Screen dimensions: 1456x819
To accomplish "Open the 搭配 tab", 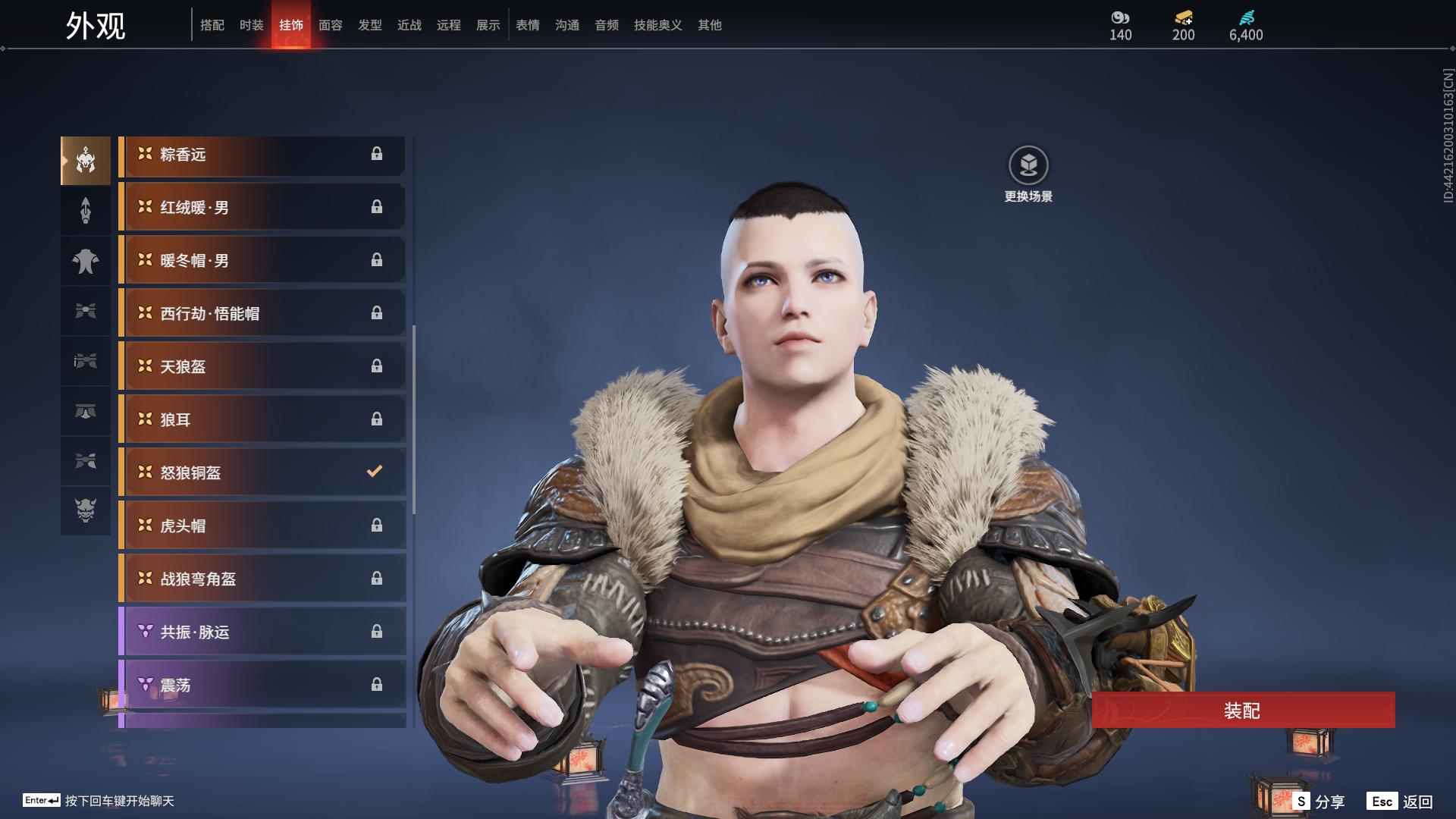I will [x=212, y=25].
